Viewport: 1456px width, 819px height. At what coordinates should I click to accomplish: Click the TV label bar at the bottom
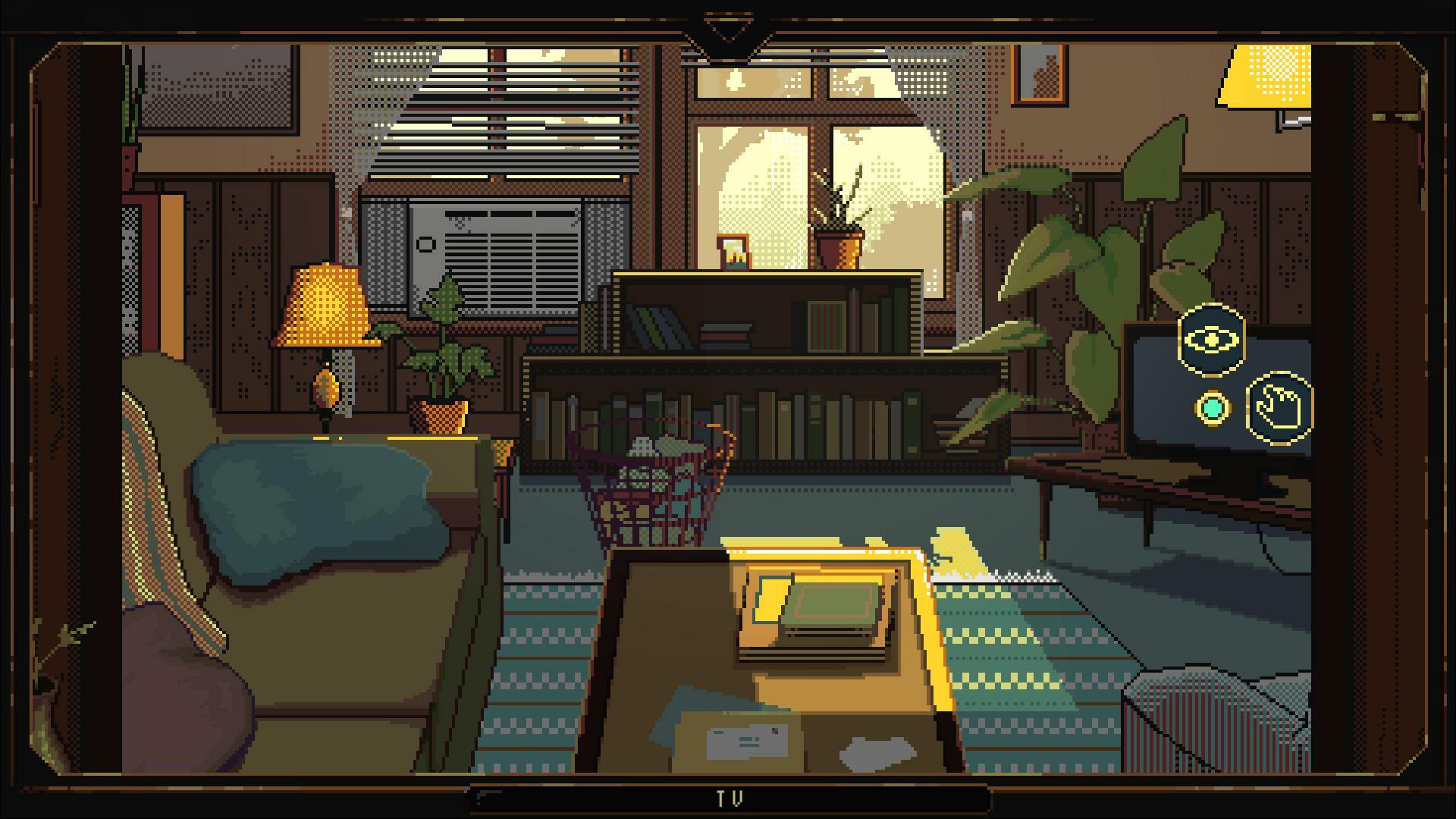tap(728, 798)
